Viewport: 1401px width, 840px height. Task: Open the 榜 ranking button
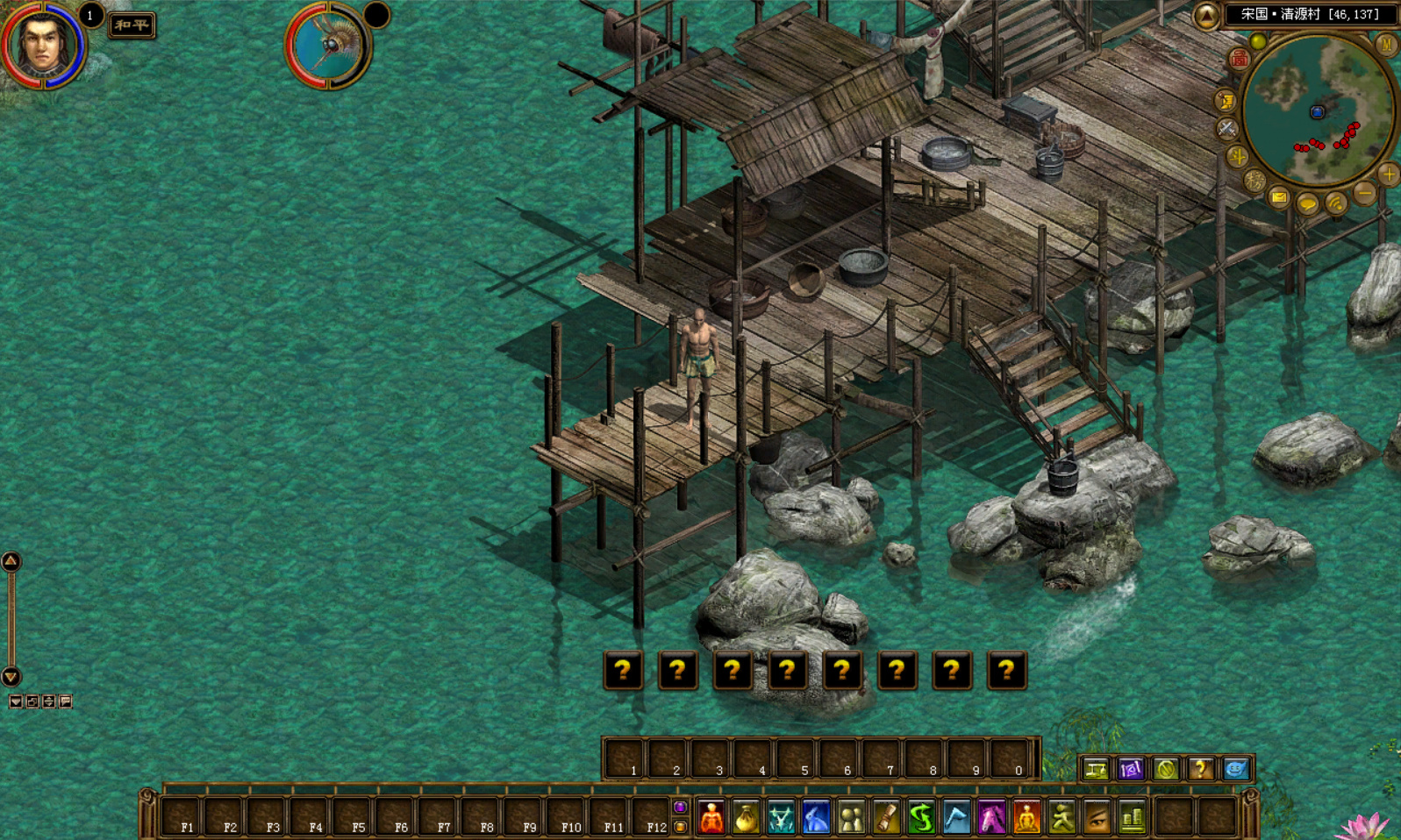point(1254,182)
